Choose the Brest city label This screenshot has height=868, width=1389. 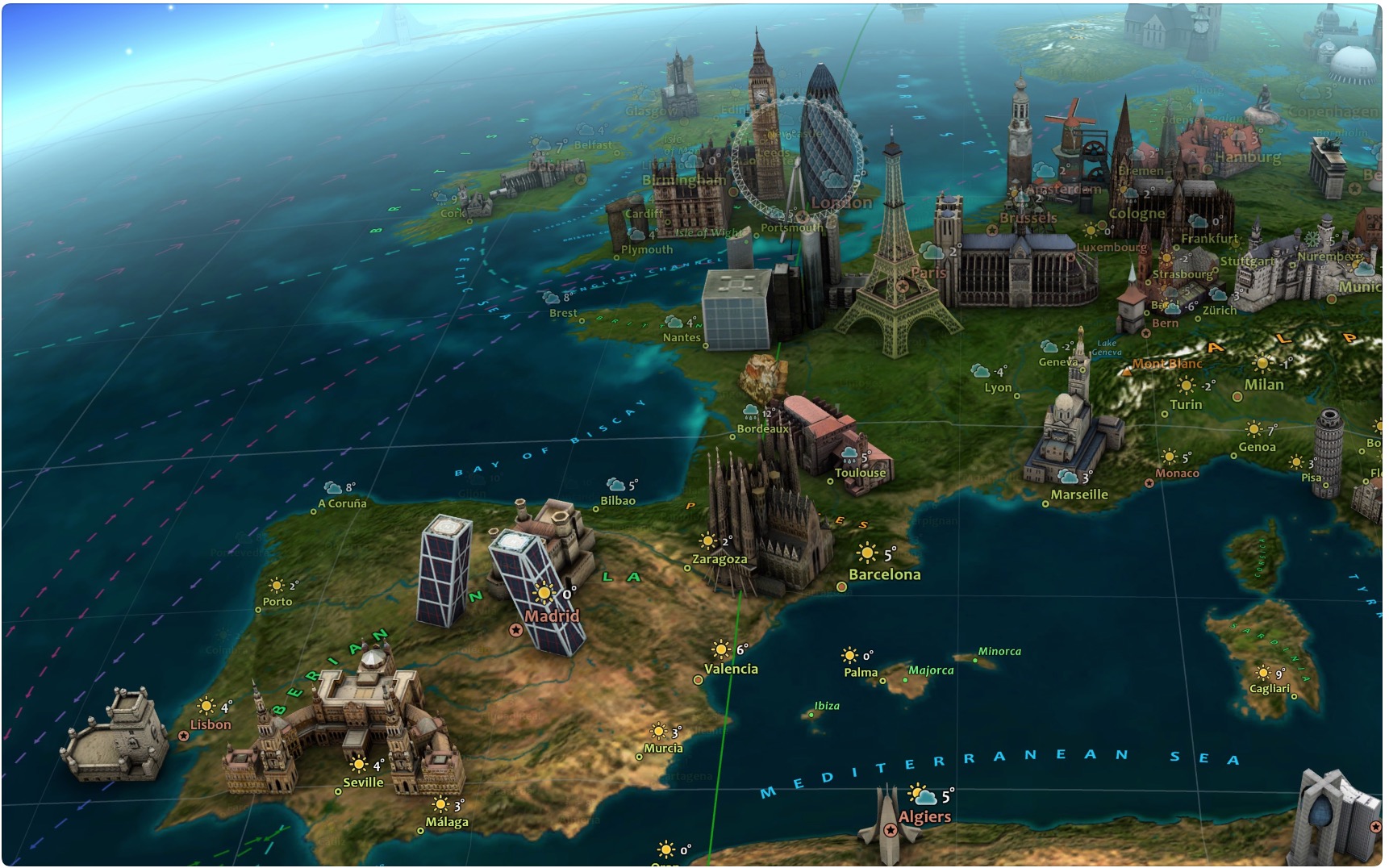coord(563,313)
